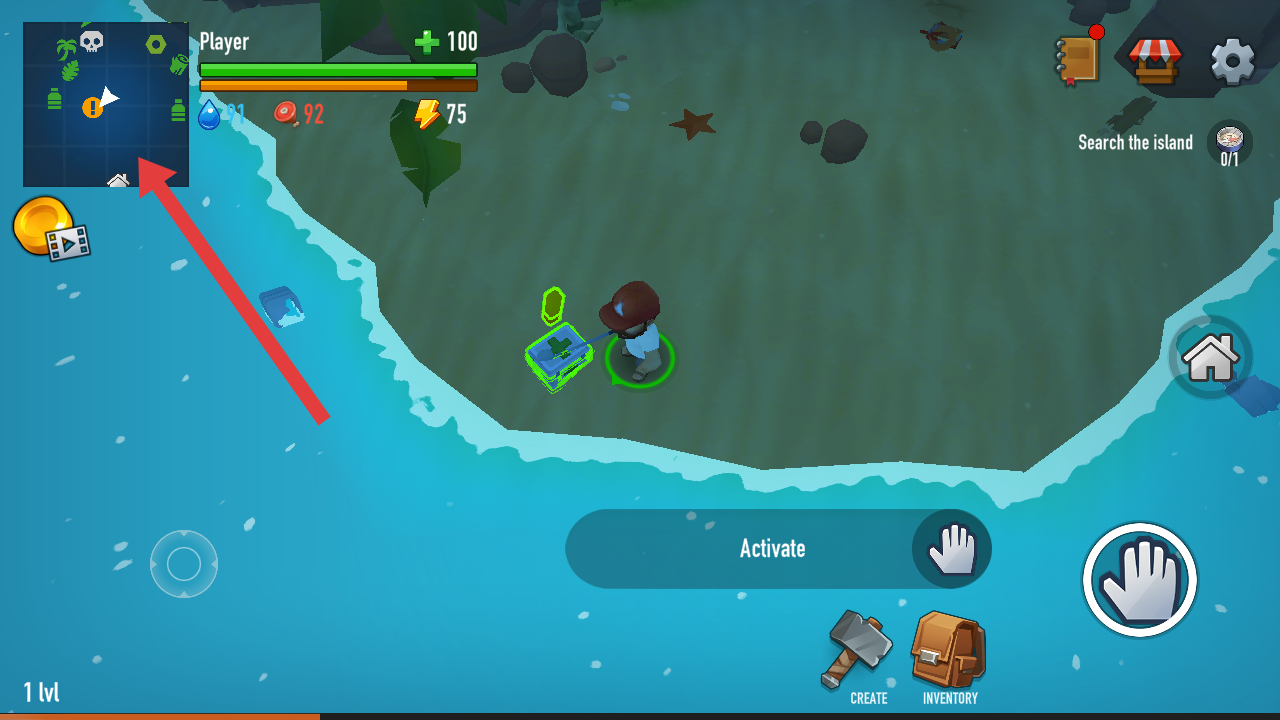Image resolution: width=1280 pixels, height=720 pixels.
Task: Open the Inventory backpack
Action: [x=949, y=655]
